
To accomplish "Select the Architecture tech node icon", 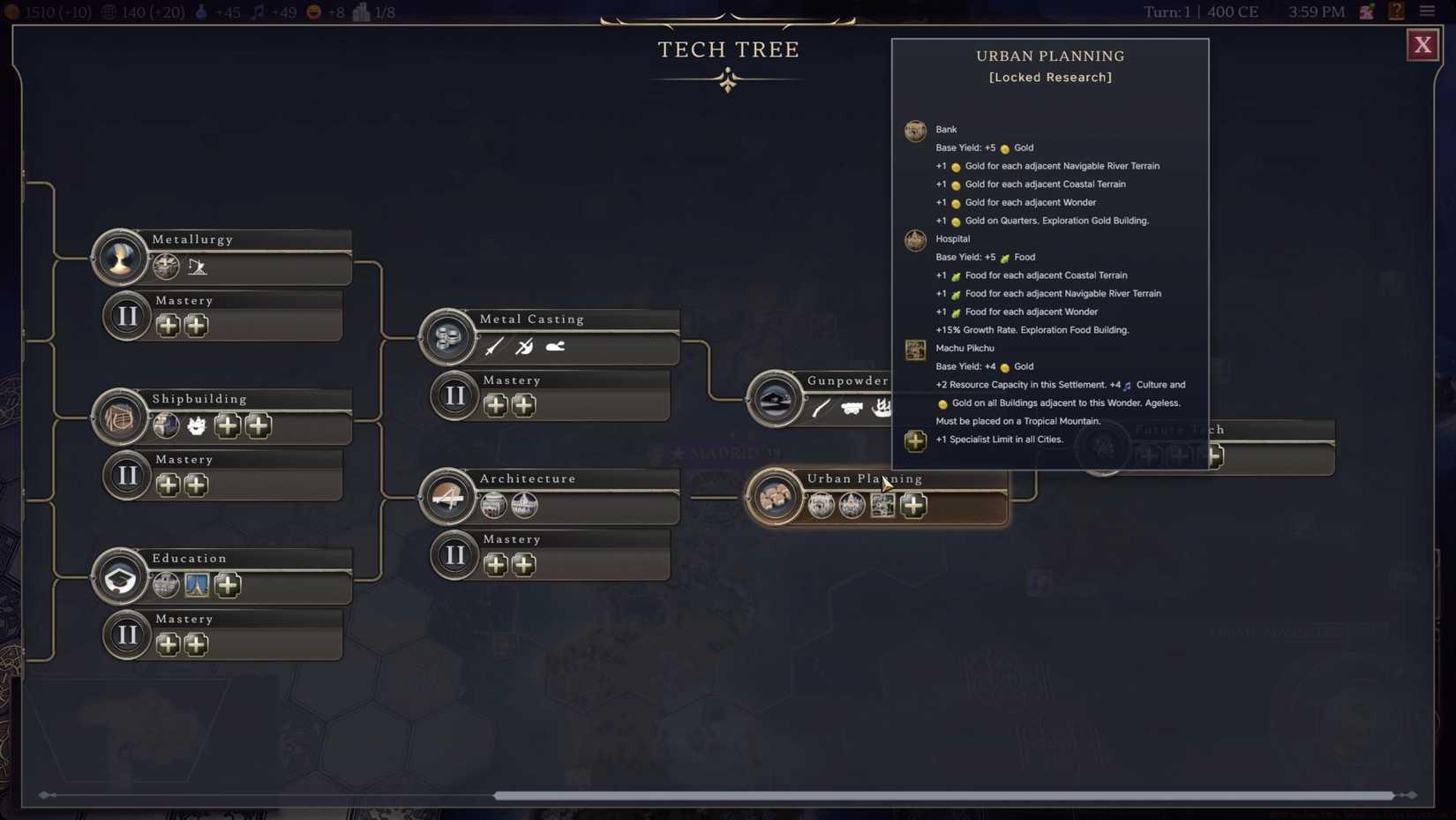I will coord(447,496).
